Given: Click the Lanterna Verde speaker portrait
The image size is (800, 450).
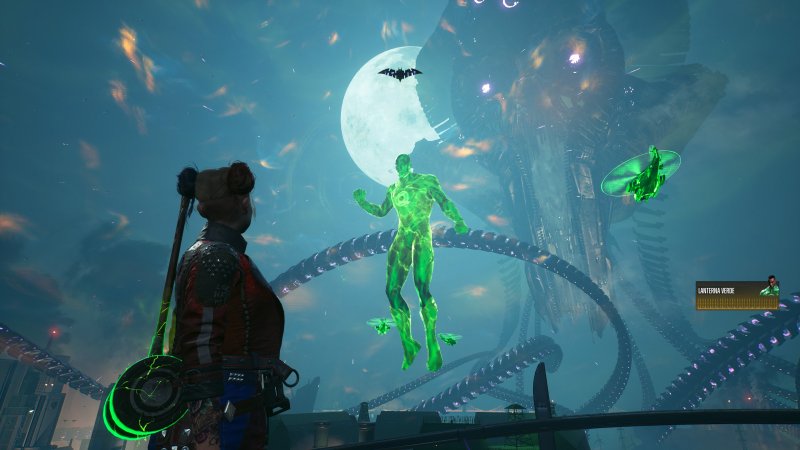Looking at the screenshot, I should point(770,286).
